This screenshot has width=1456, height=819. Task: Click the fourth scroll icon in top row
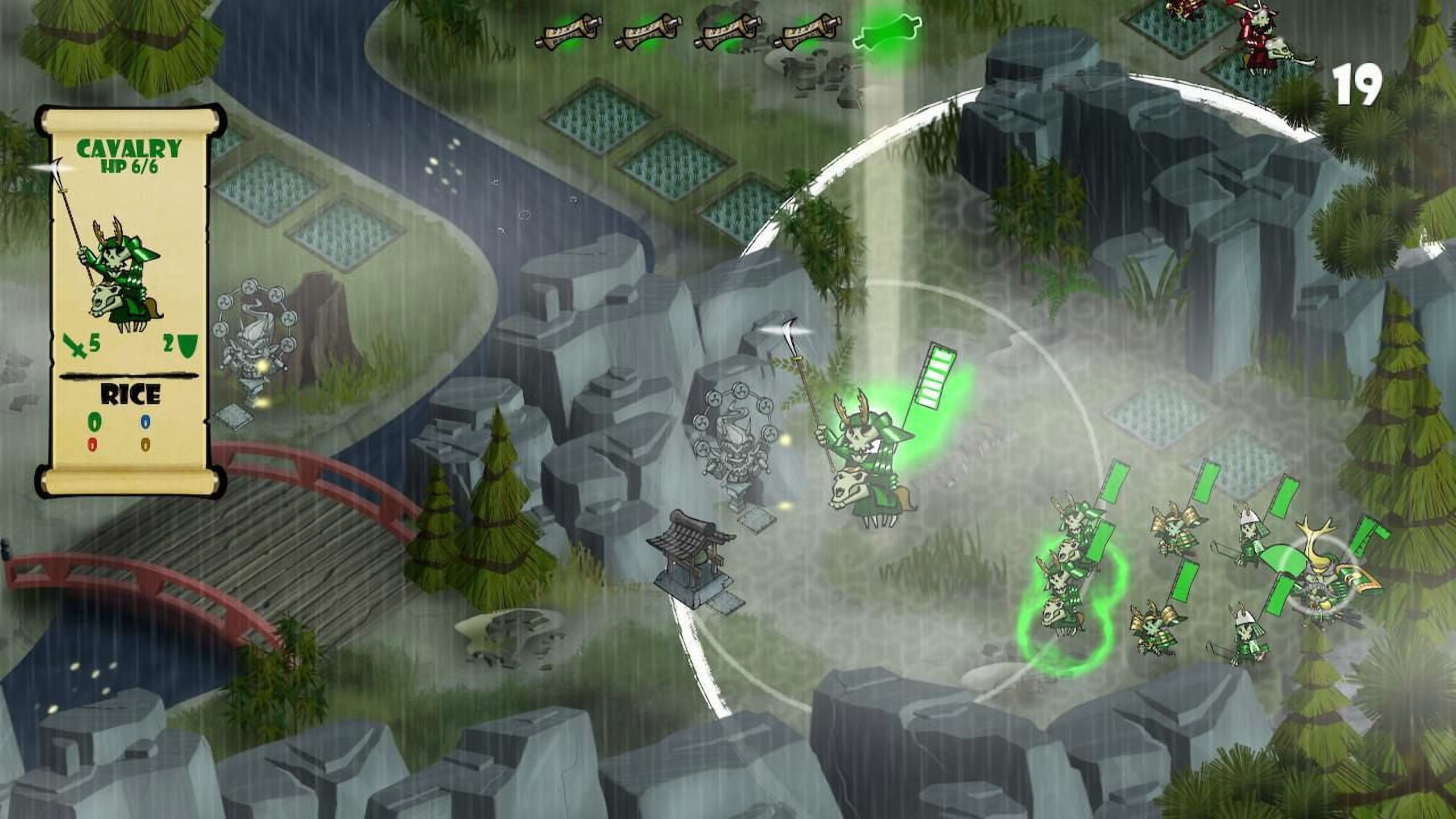click(x=808, y=31)
